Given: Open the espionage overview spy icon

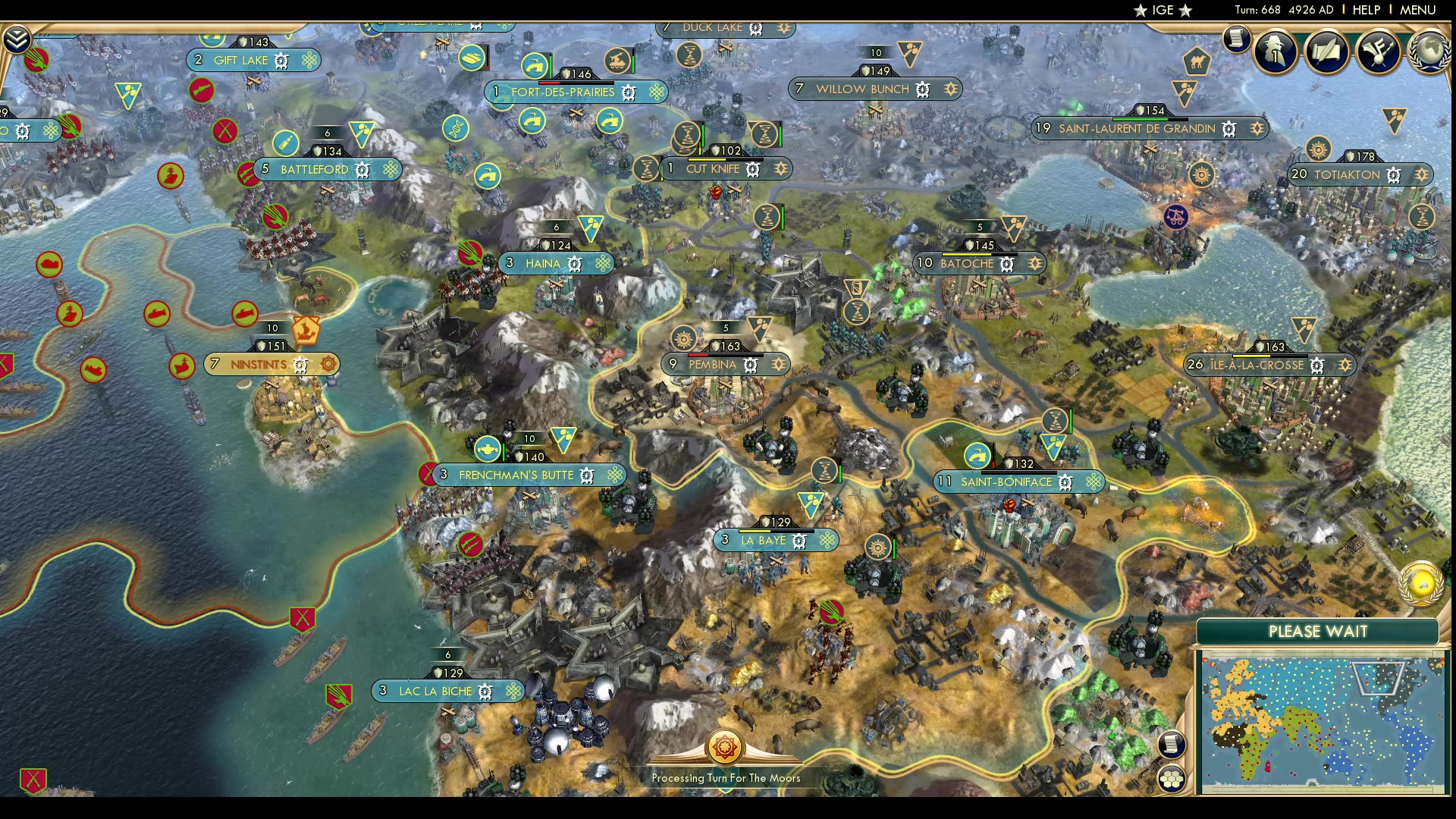Looking at the screenshot, I should coord(1275,52).
